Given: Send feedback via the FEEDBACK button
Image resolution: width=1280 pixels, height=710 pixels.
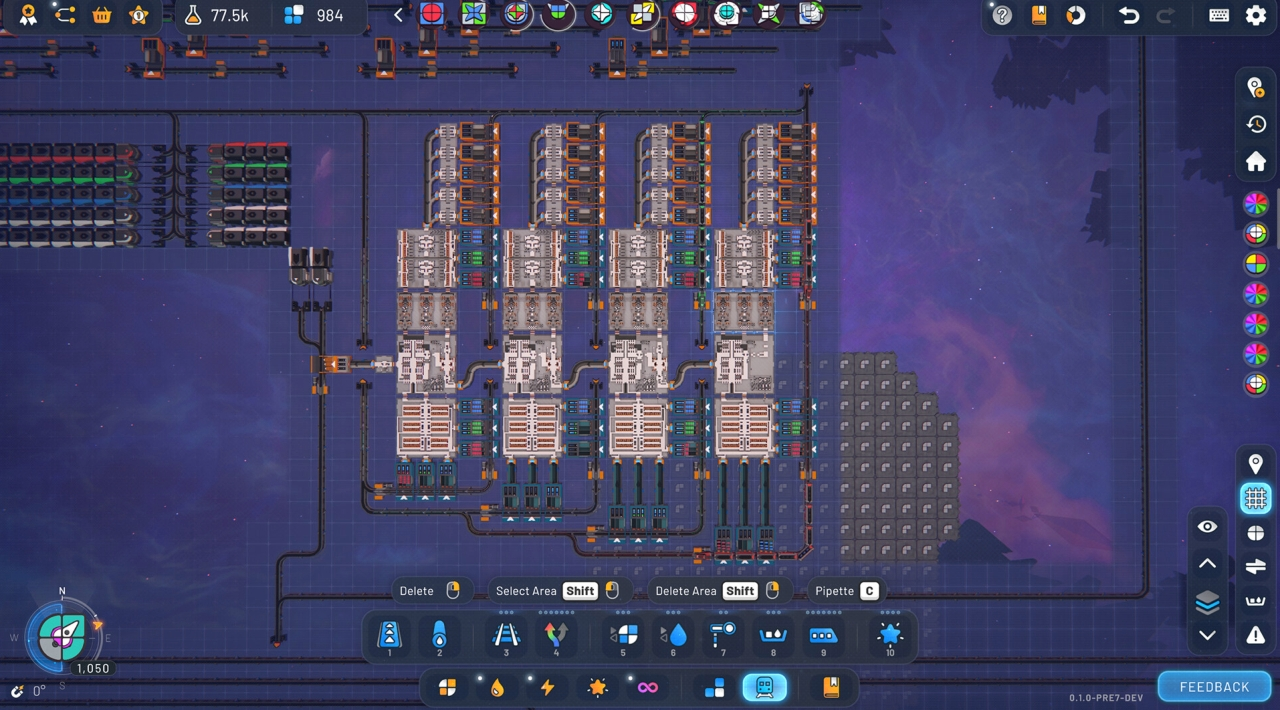Looking at the screenshot, I should [x=1214, y=687].
